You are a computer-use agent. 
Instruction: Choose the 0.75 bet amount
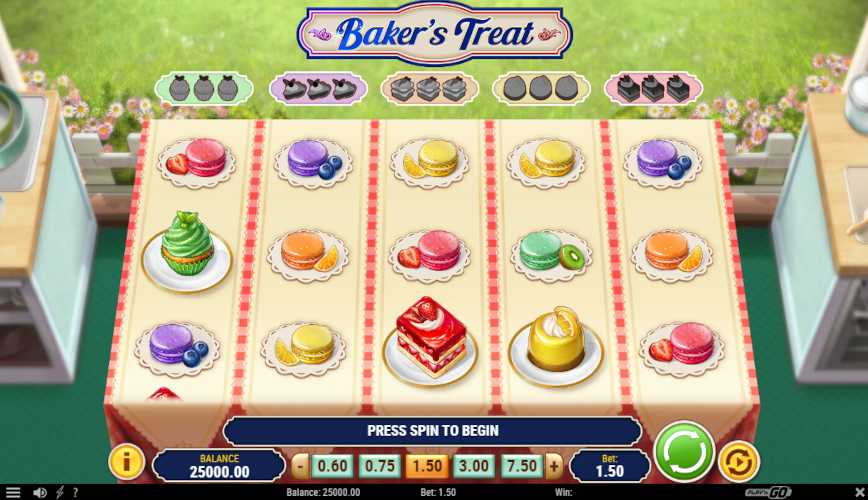(x=379, y=466)
